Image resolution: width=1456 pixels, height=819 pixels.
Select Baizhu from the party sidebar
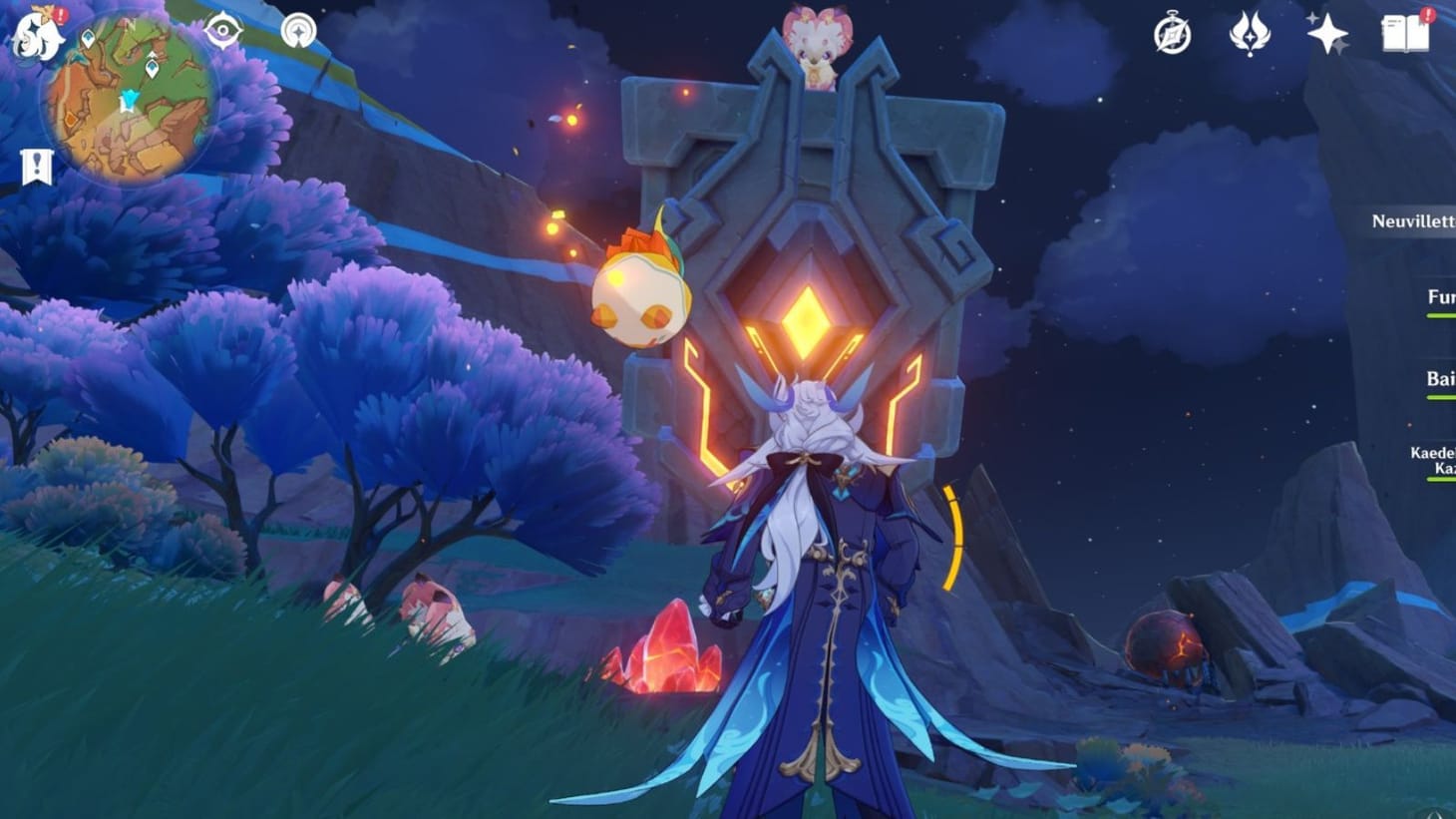click(x=1434, y=378)
